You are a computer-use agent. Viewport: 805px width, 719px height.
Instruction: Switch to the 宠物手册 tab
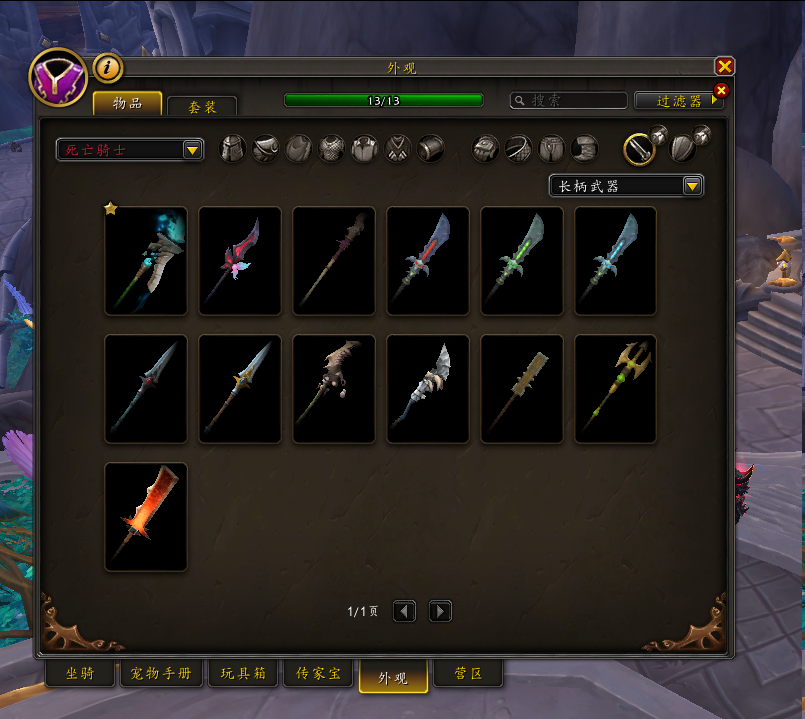[x=161, y=675]
